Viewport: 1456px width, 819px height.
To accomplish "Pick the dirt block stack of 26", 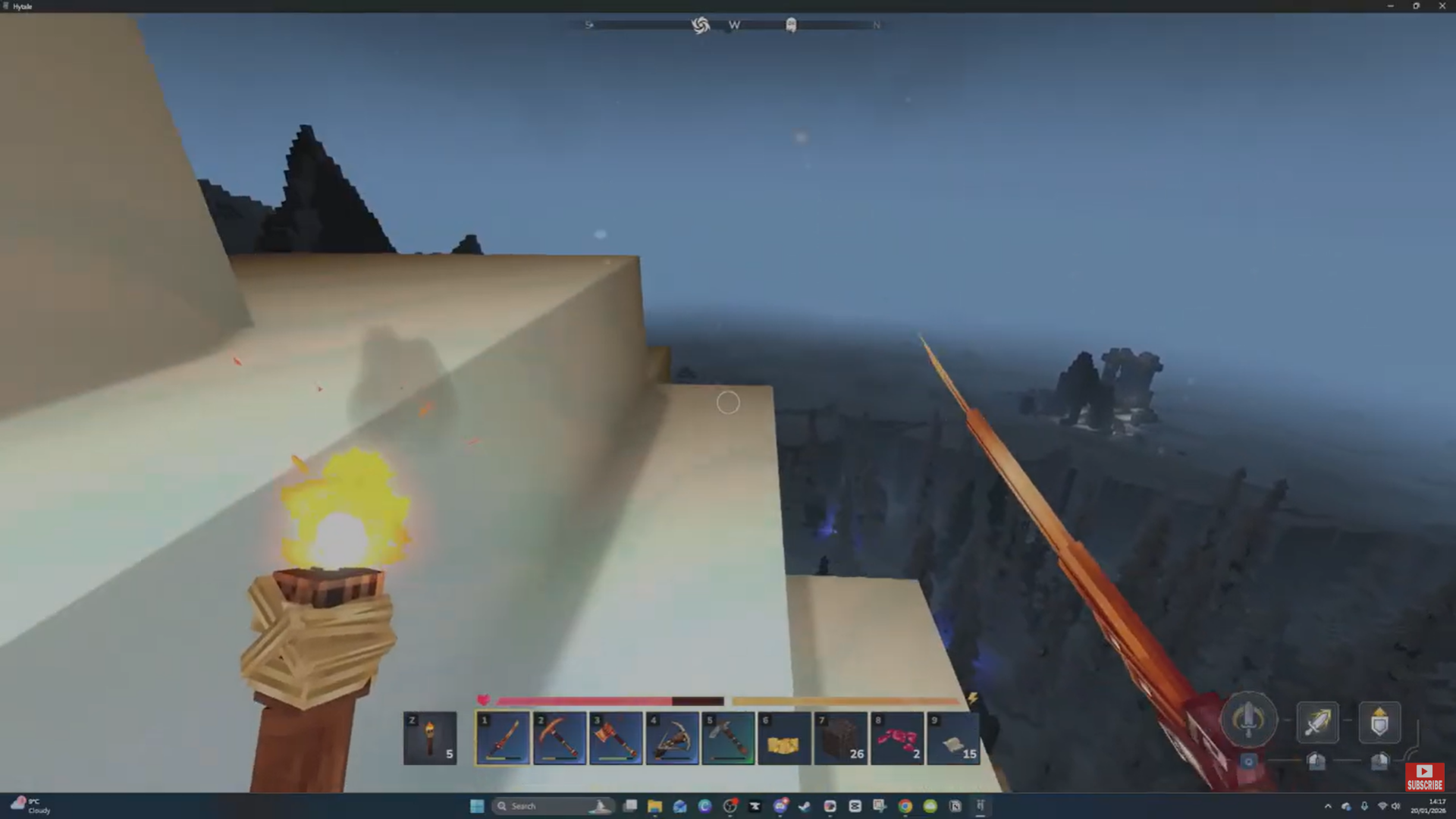I will click(841, 738).
